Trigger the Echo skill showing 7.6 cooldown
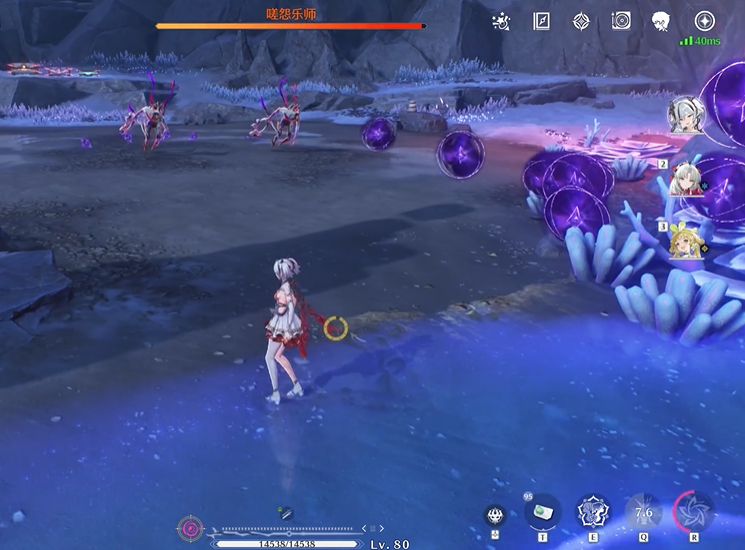The image size is (745, 550). click(x=644, y=512)
